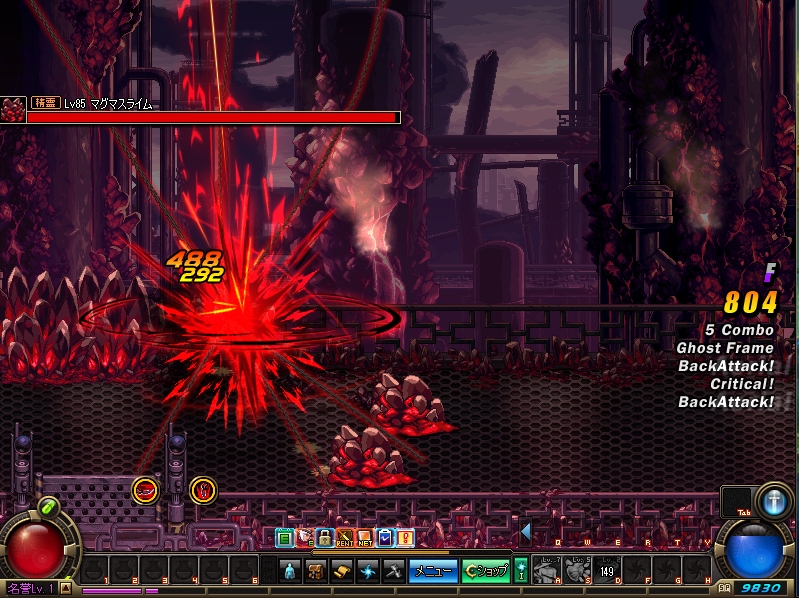
Task: Click the green icon beside ショップ
Action: (520, 571)
